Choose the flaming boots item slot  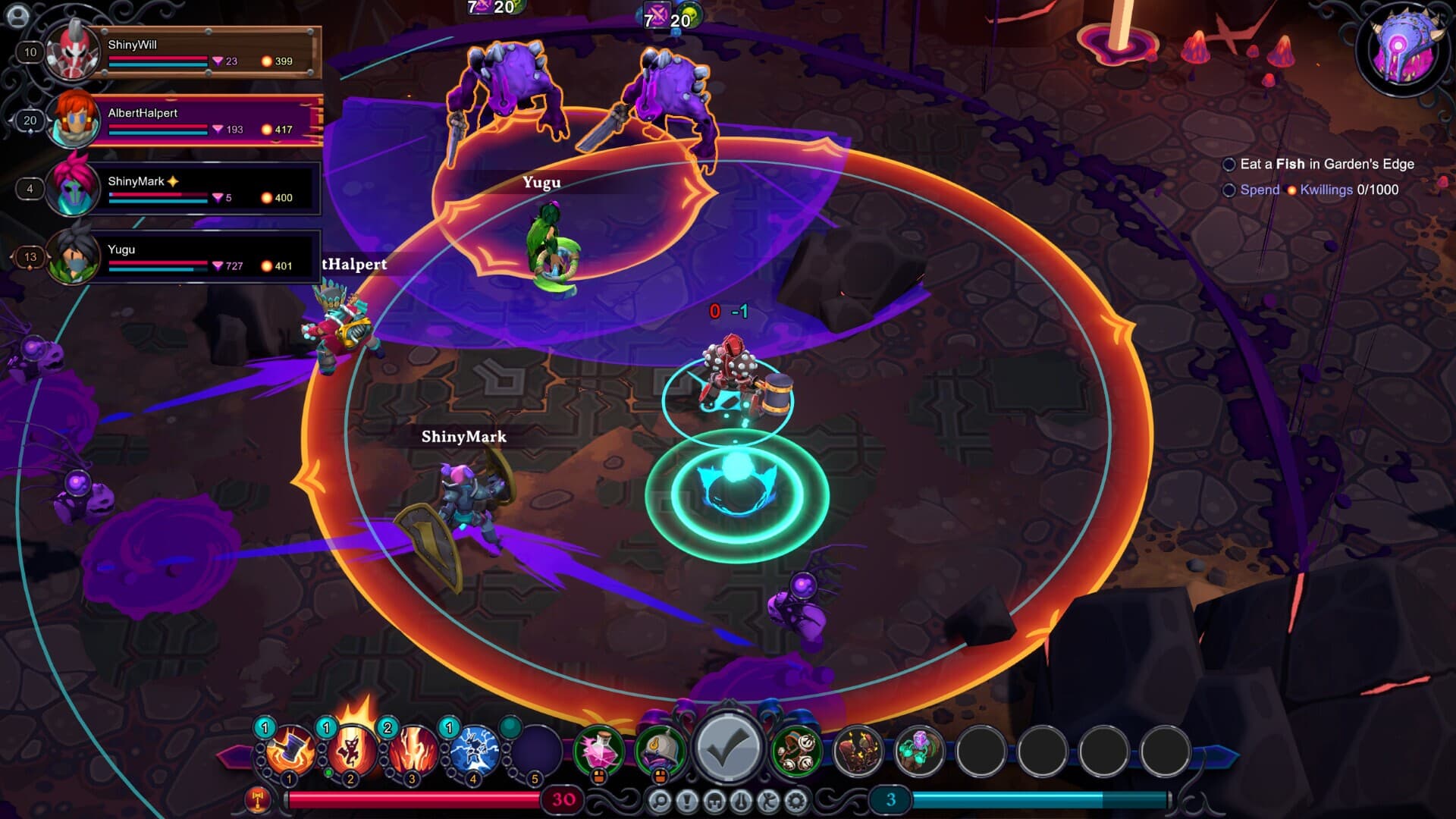(x=858, y=750)
